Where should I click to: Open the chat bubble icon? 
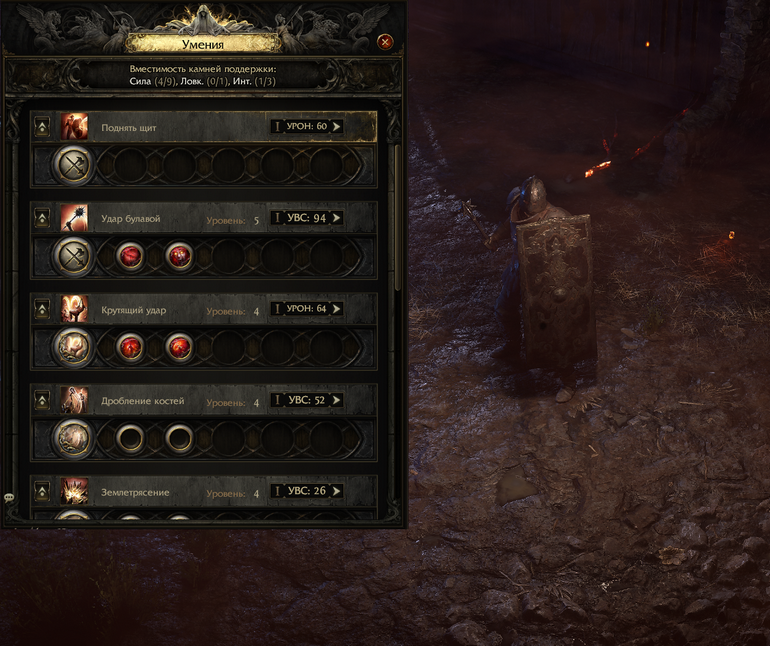click(9, 497)
